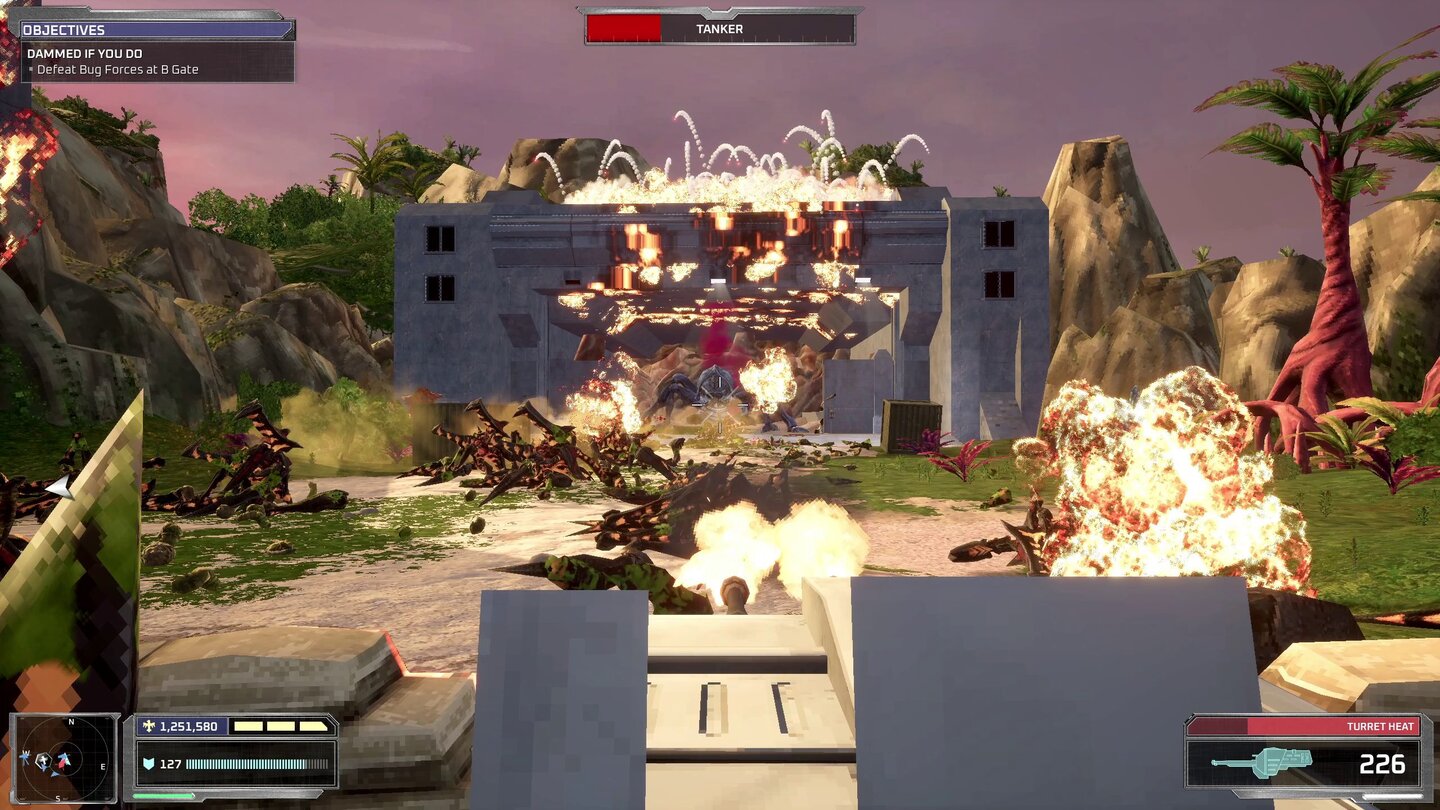This screenshot has width=1440, height=810.
Task: Click the compass letter N on the minimap
Action: pos(71,721)
